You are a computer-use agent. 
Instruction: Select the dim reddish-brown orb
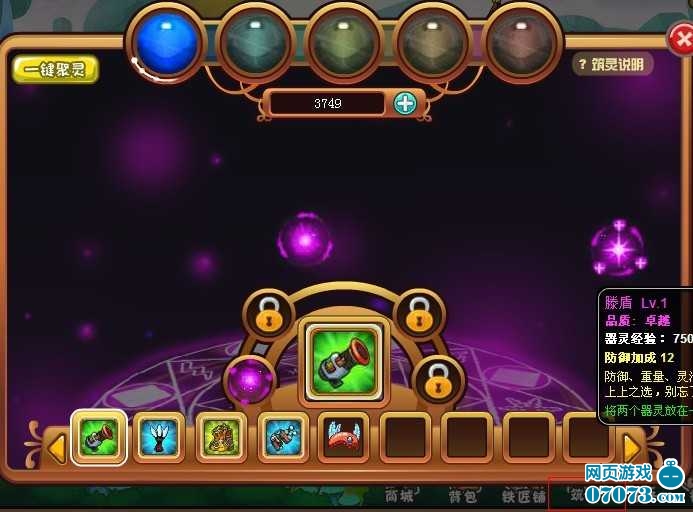pyautogui.click(x=520, y=43)
